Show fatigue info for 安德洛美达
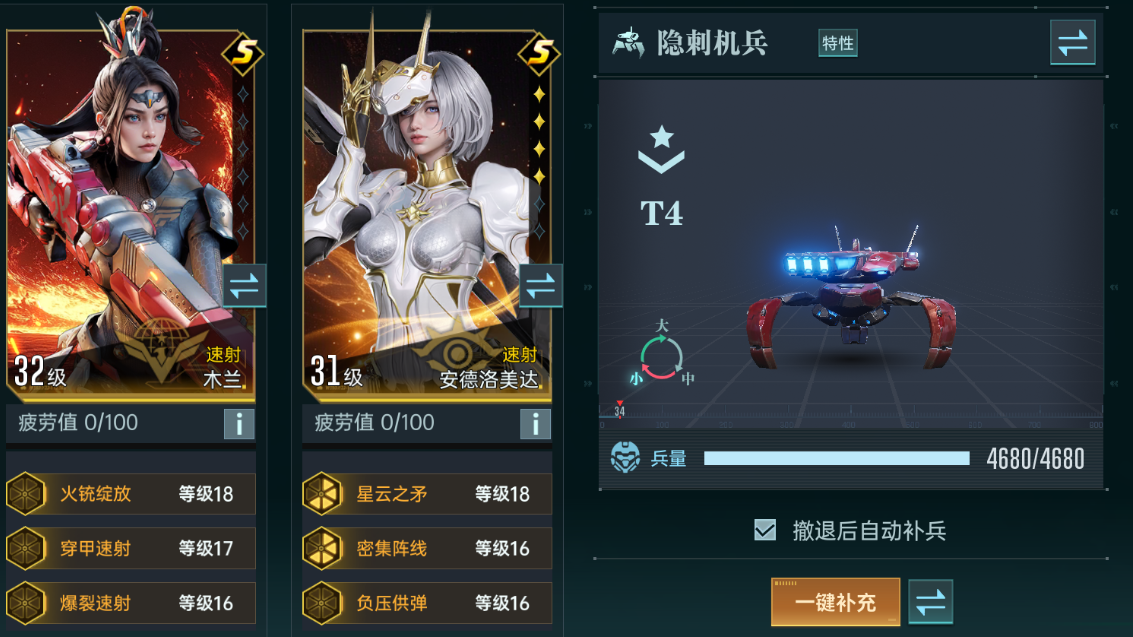This screenshot has height=637, width=1133. click(535, 424)
